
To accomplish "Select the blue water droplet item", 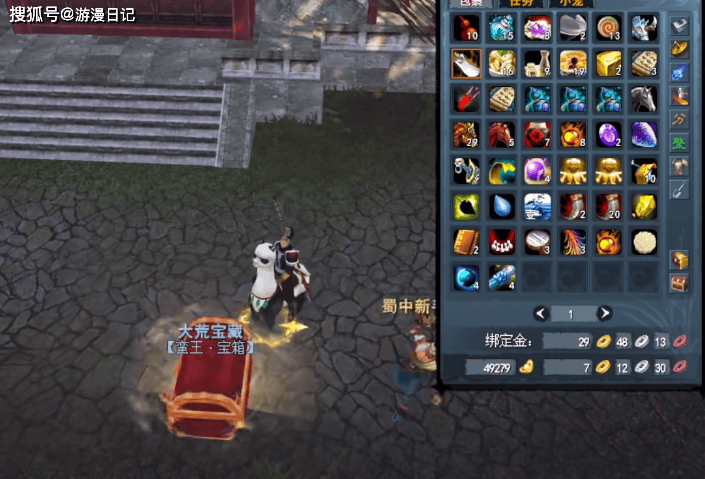I will tap(501, 206).
